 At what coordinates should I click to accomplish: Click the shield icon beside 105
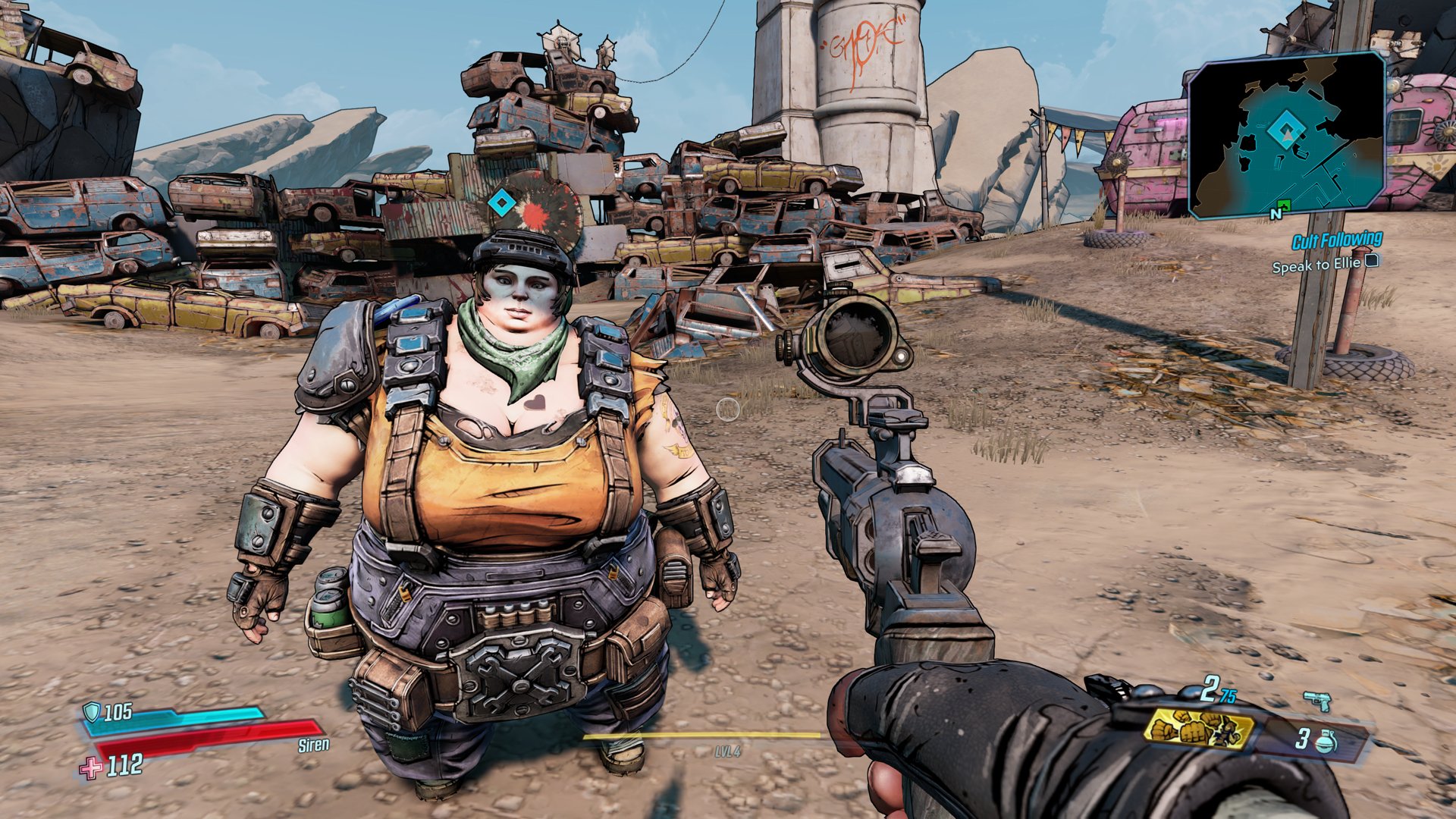(92, 711)
